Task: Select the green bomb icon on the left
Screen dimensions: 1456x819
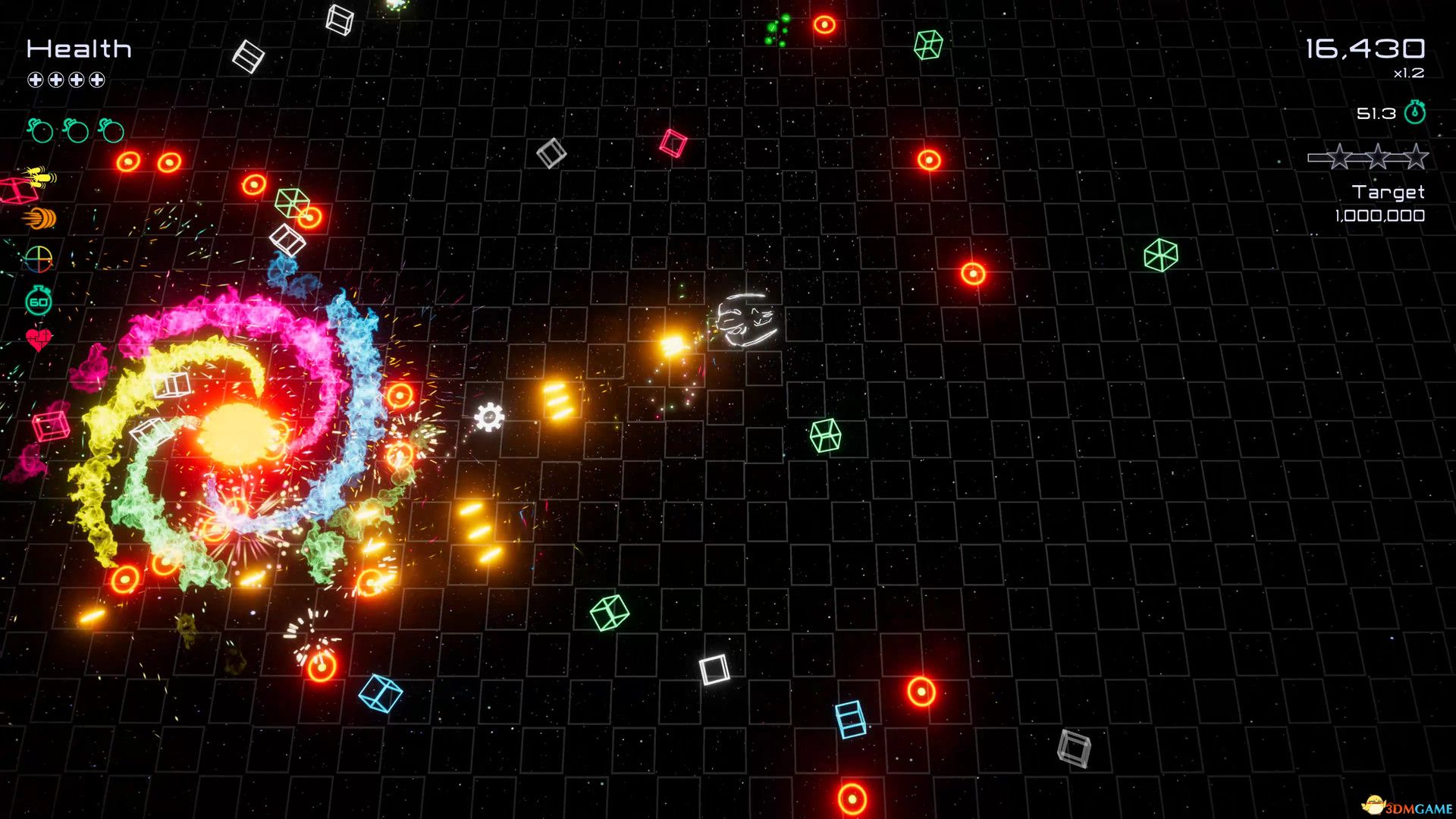Action: point(41,130)
